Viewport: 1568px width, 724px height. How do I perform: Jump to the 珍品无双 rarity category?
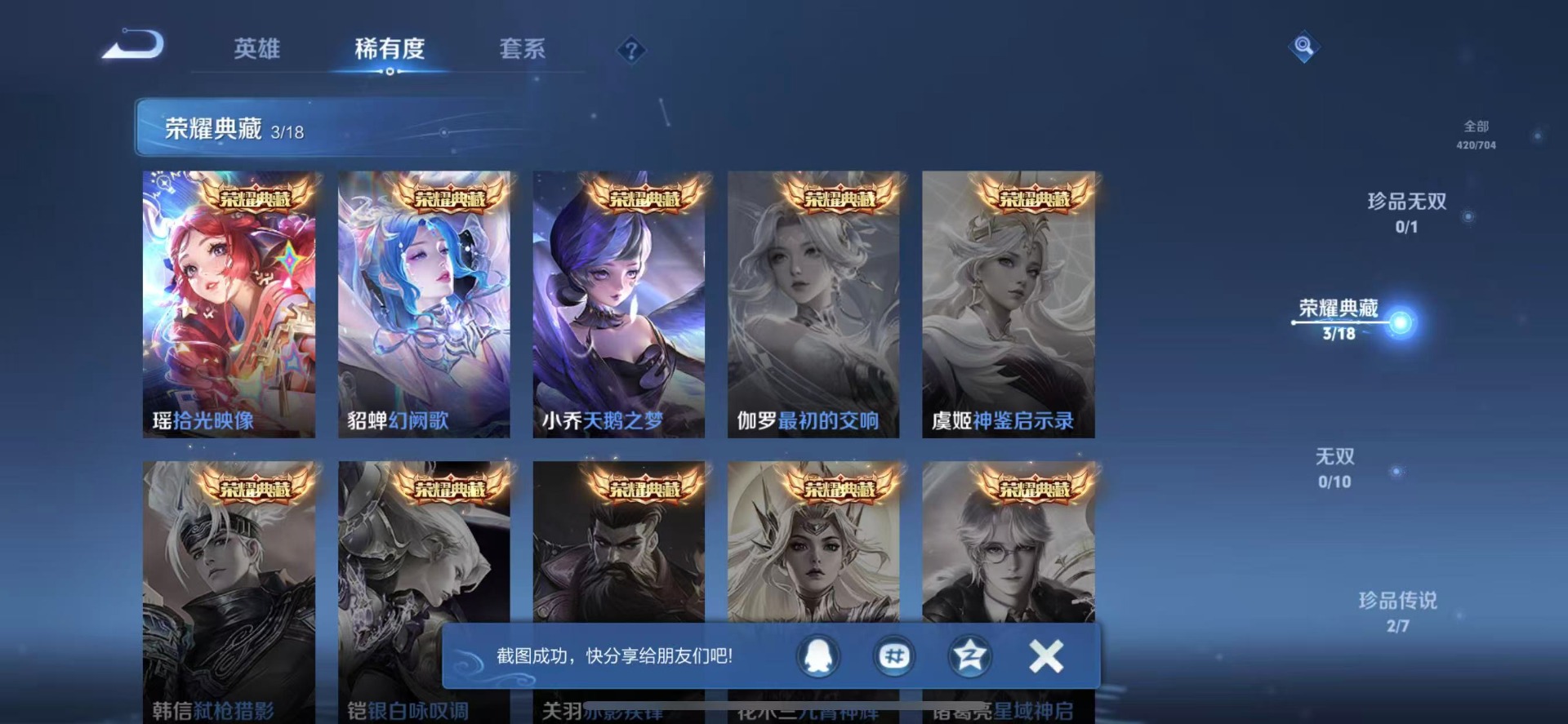pyautogui.click(x=1406, y=211)
